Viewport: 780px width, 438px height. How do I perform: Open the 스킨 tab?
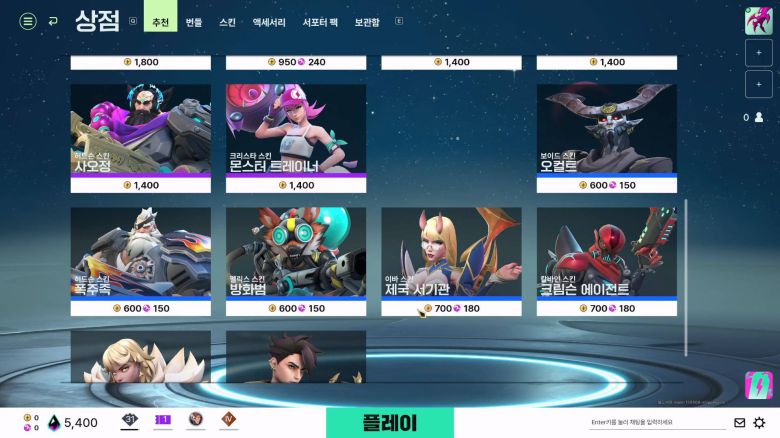click(x=228, y=21)
